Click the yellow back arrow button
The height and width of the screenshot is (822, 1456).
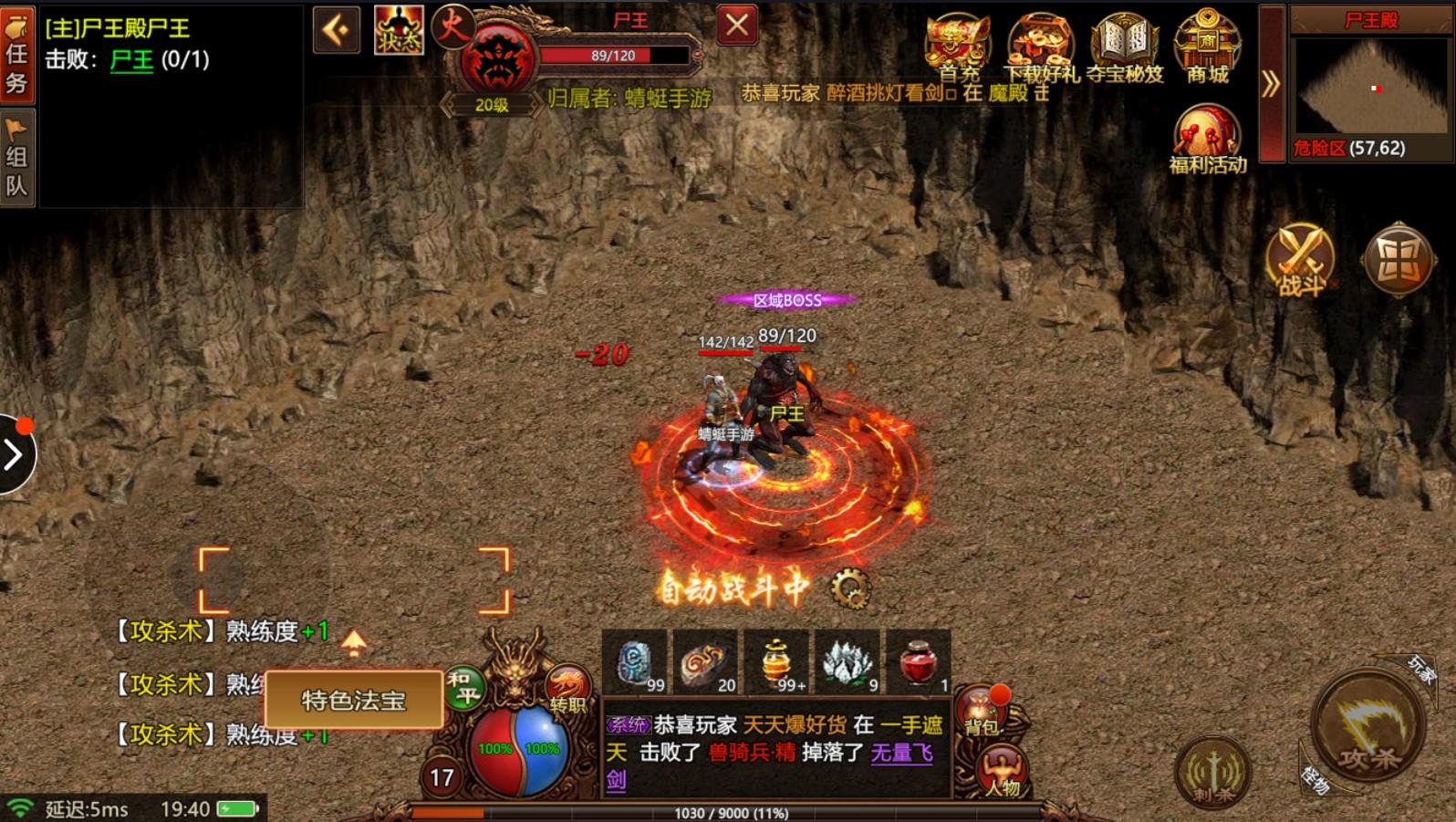pyautogui.click(x=336, y=30)
